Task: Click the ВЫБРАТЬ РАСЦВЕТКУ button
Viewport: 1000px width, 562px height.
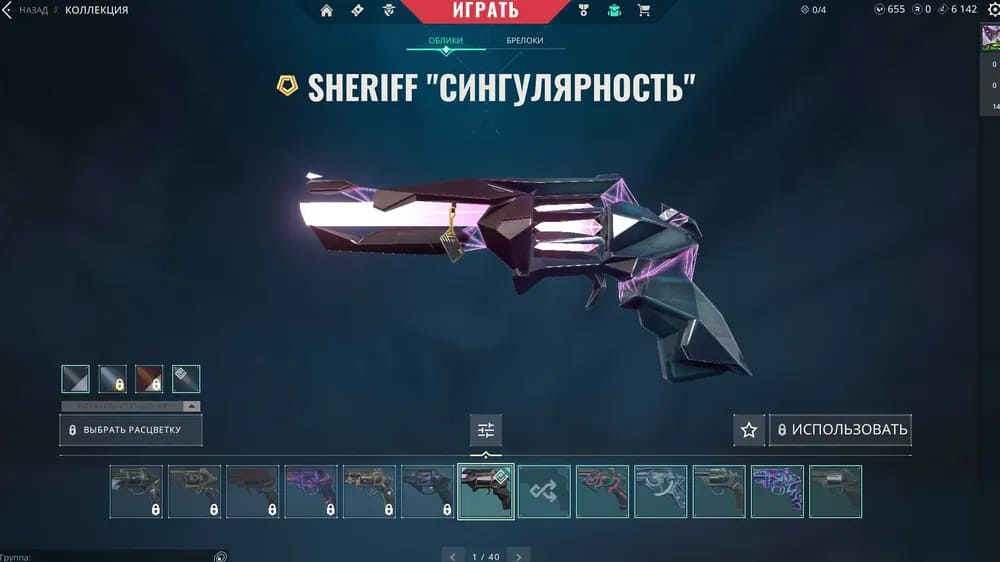Action: [131, 430]
